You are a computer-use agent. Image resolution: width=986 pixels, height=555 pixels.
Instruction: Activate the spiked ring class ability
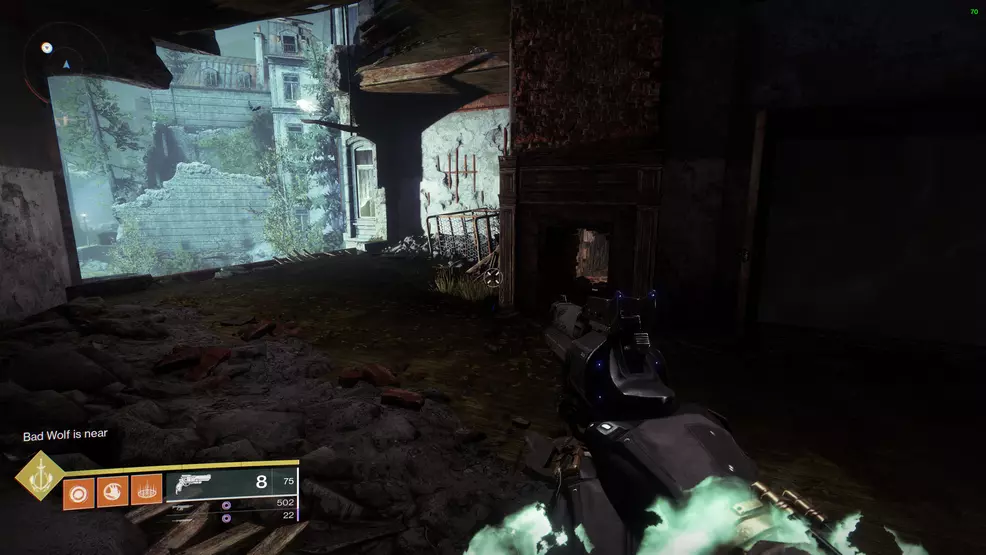[x=146, y=491]
